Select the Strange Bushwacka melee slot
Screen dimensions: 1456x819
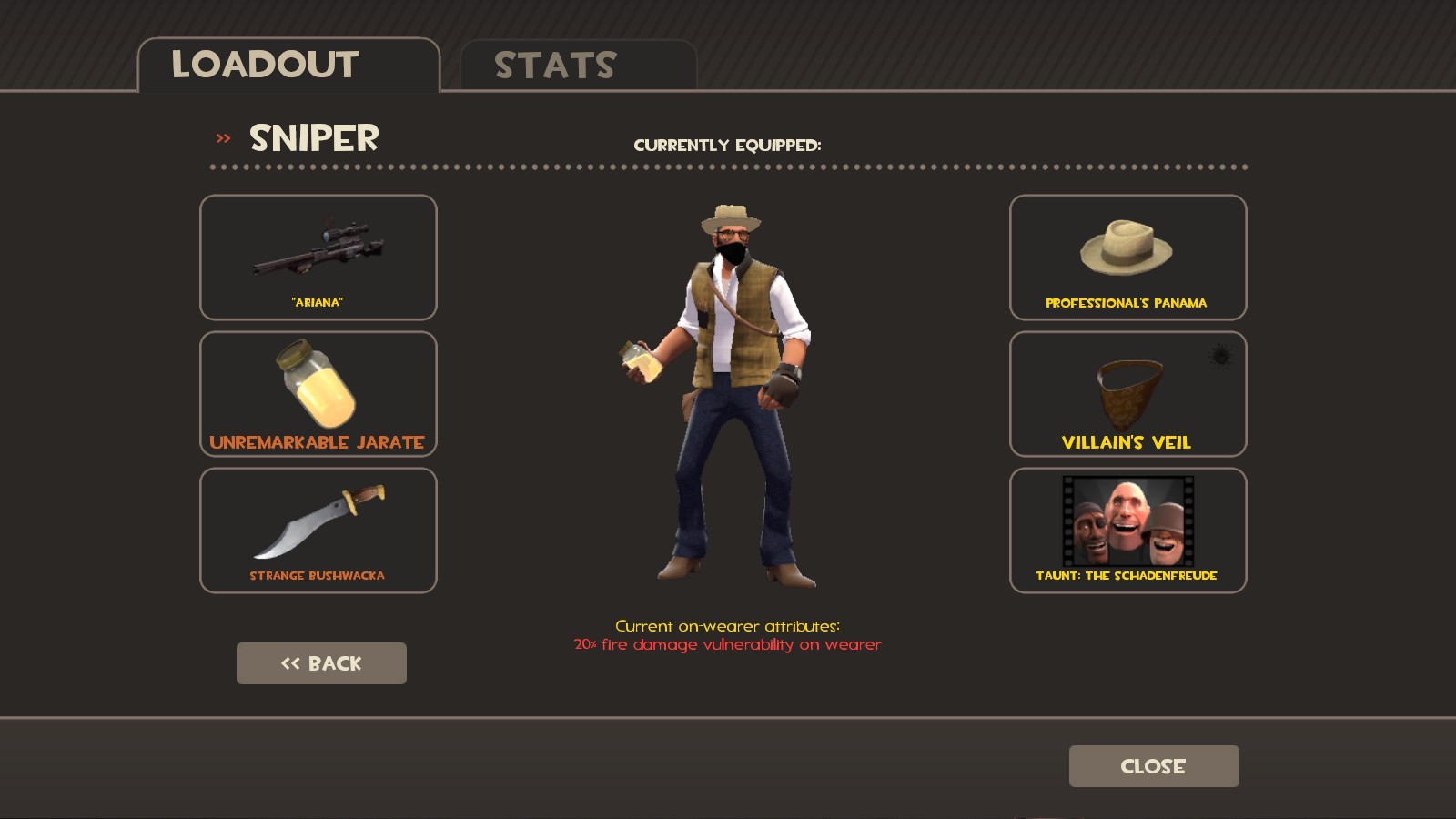(x=318, y=531)
